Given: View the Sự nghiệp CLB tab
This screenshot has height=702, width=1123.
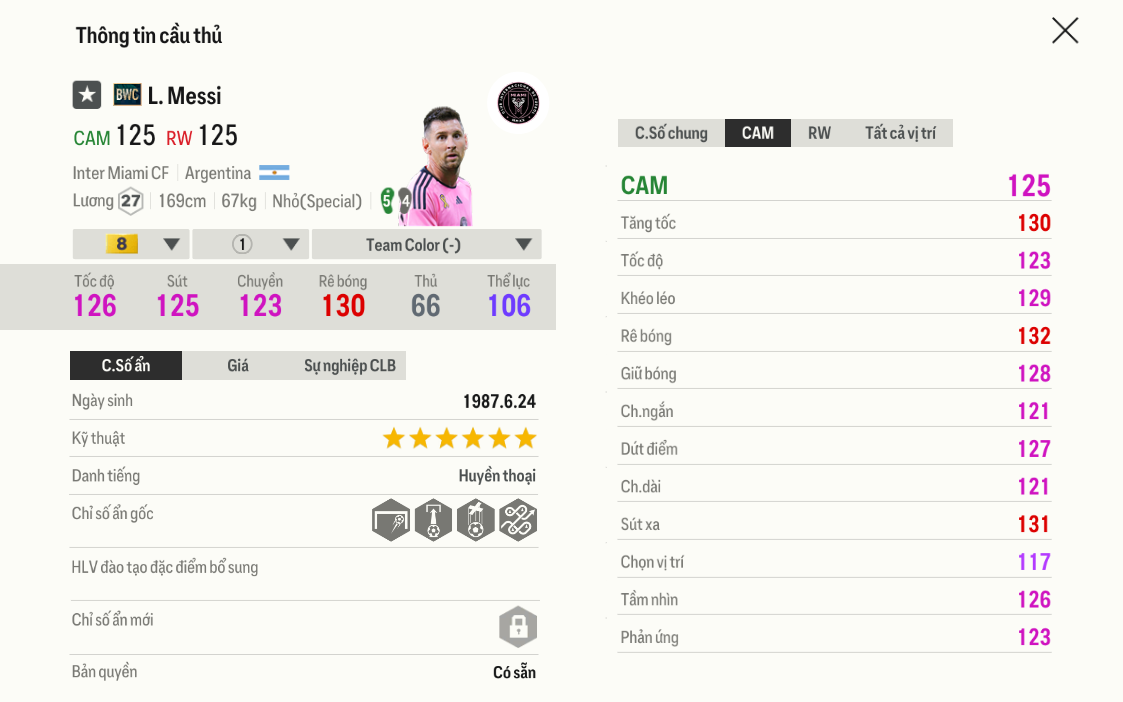Looking at the screenshot, I should pyautogui.click(x=350, y=366).
